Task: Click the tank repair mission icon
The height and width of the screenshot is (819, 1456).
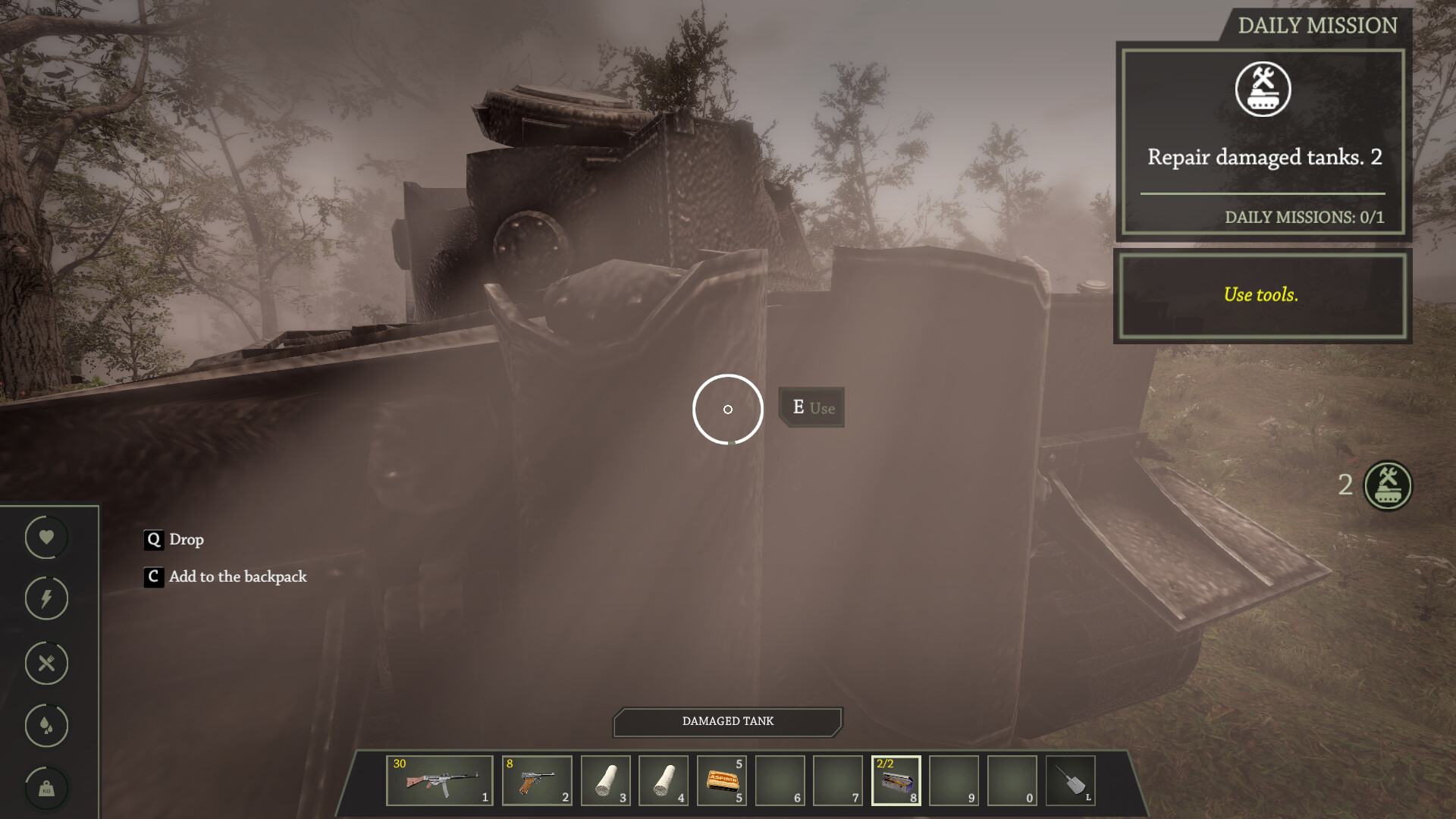Action: click(1262, 89)
